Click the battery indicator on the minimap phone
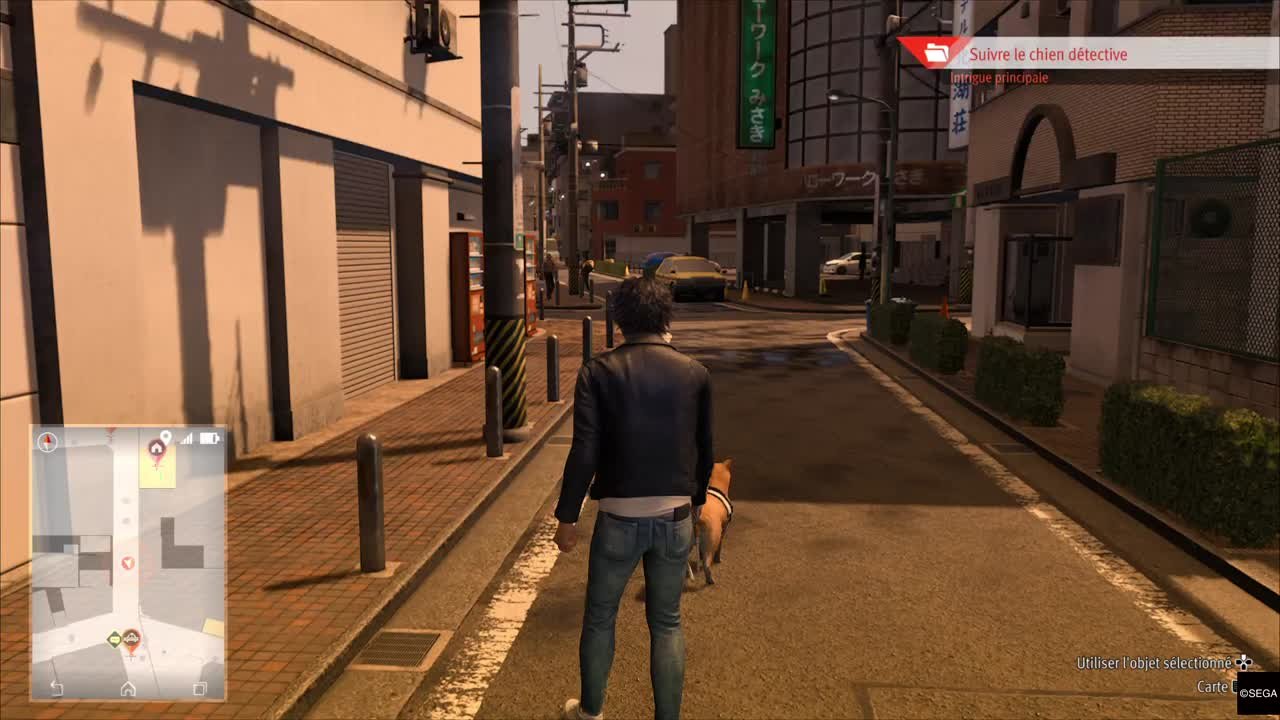 click(x=208, y=438)
